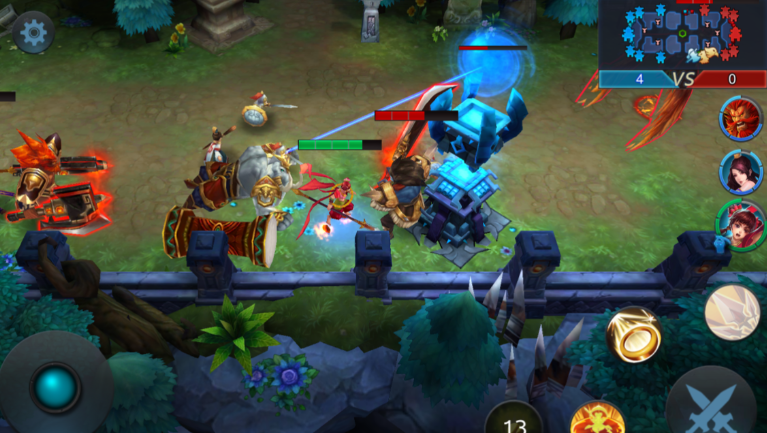Tap the minimap with team markers

[683, 36]
